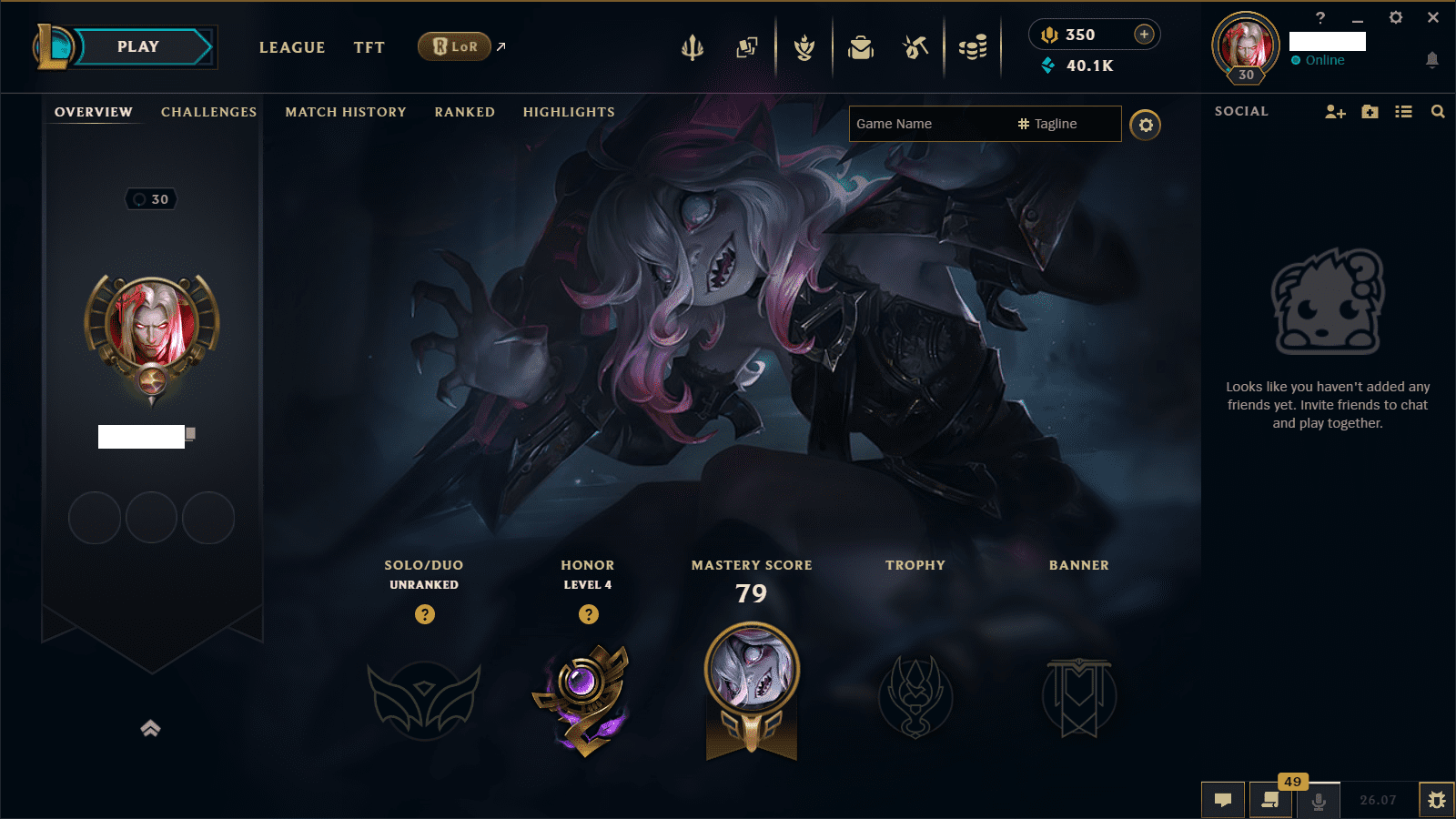The height and width of the screenshot is (819, 1456).
Task: Open Clash with the trident icon
Action: (x=693, y=47)
